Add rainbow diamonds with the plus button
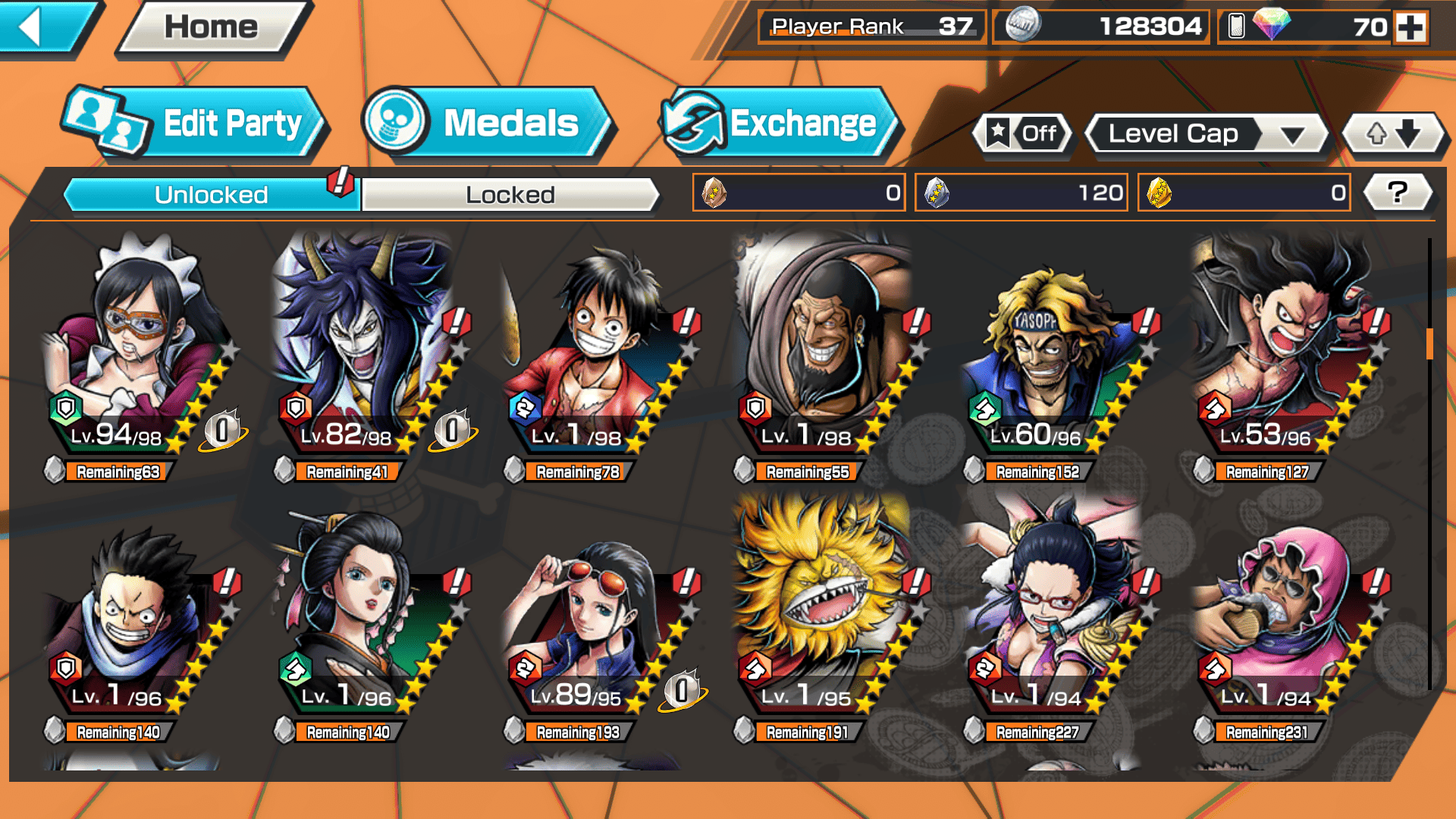Viewport: 1456px width, 819px height. click(x=1411, y=27)
